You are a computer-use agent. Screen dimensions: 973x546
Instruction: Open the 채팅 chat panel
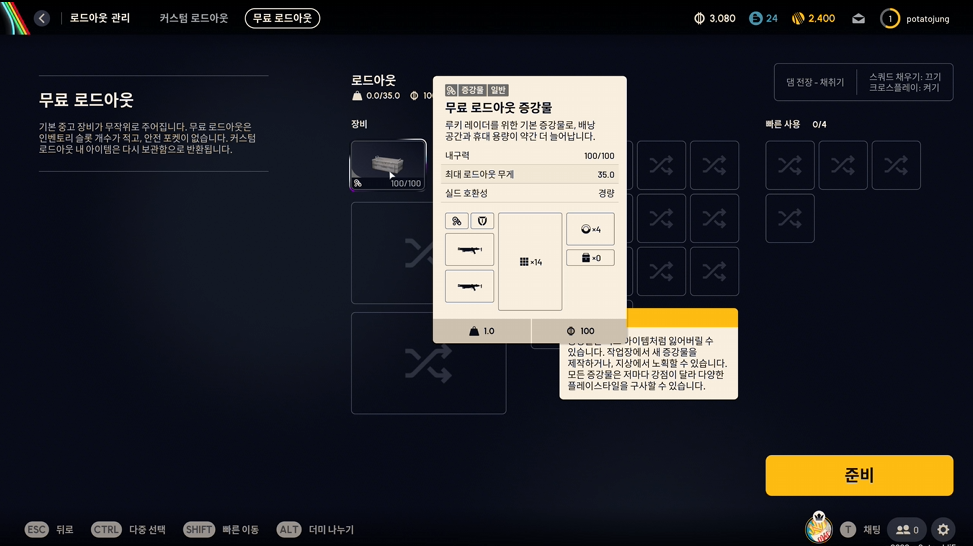point(861,530)
